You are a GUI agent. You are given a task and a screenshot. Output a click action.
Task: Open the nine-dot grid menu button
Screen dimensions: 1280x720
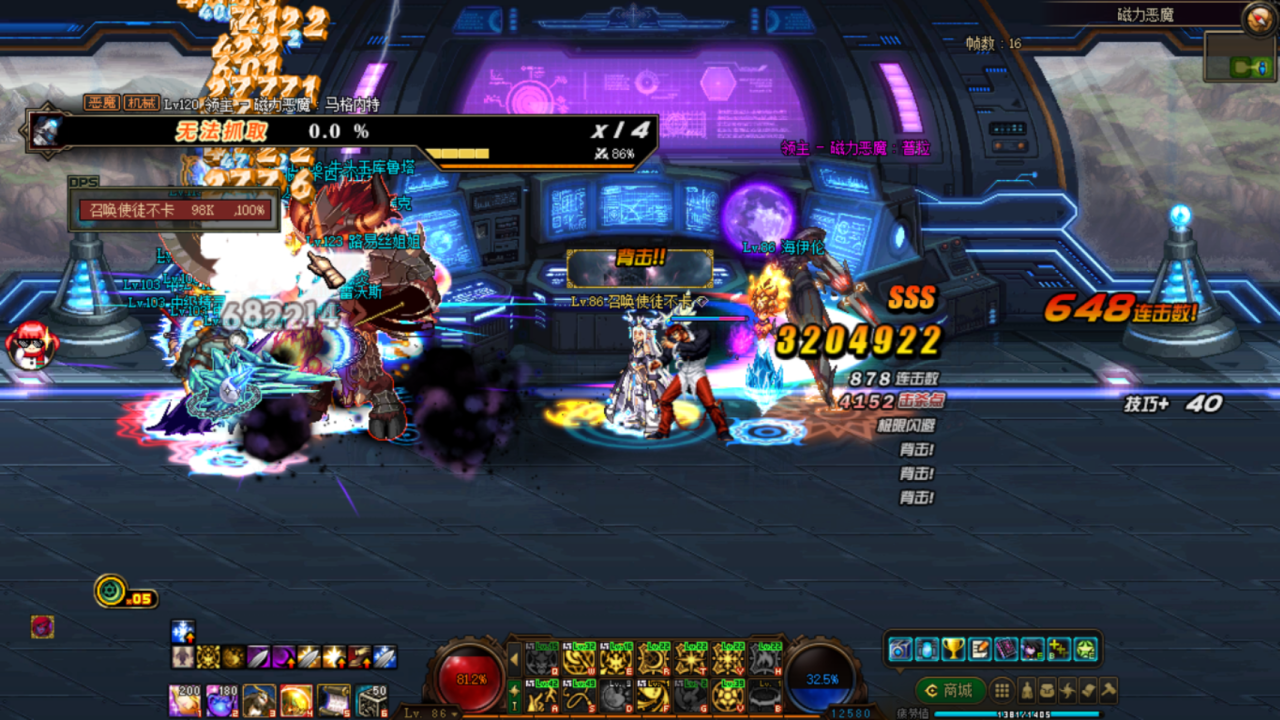1002,690
